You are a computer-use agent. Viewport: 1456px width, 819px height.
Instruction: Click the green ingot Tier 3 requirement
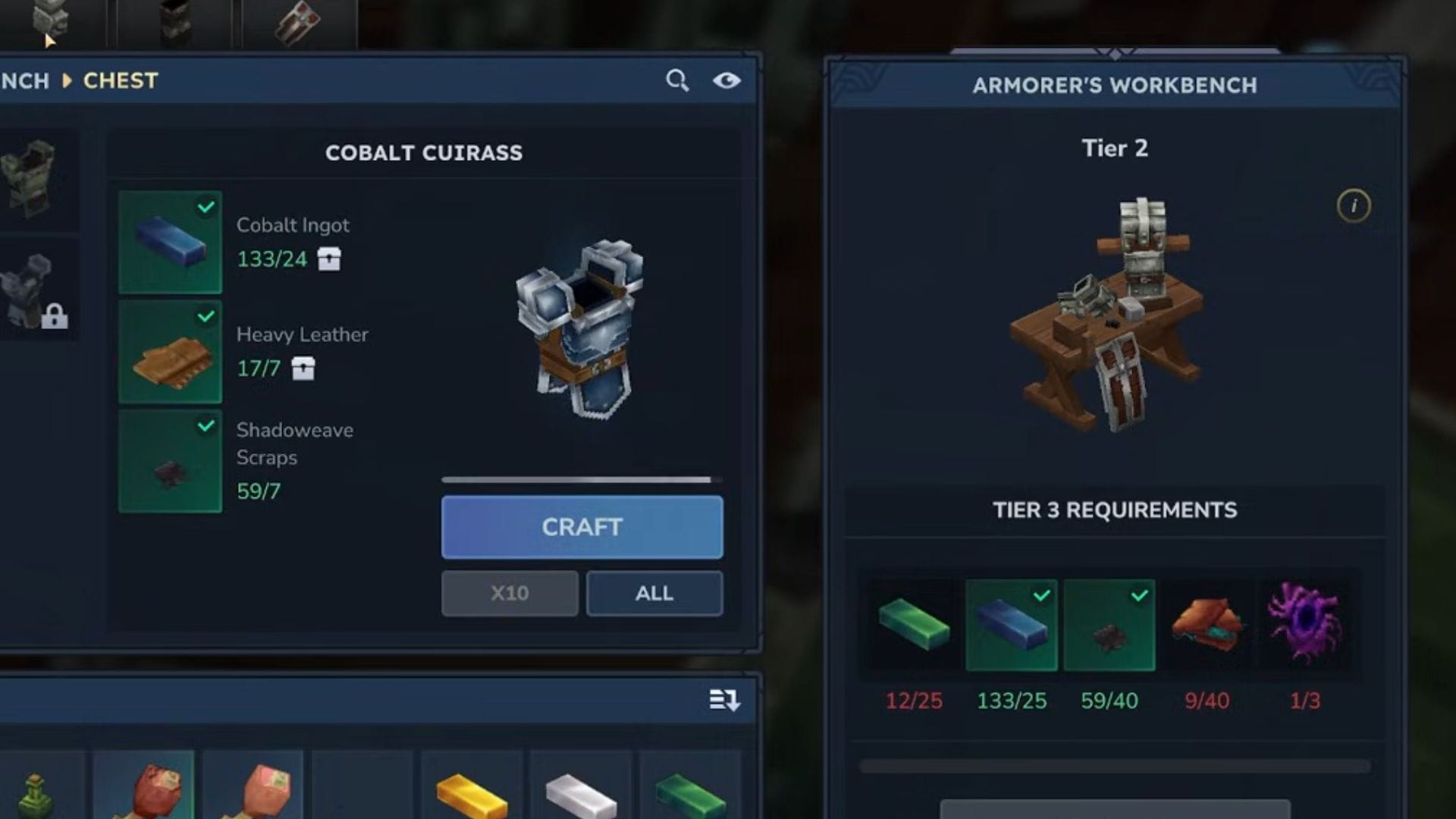[914, 625]
